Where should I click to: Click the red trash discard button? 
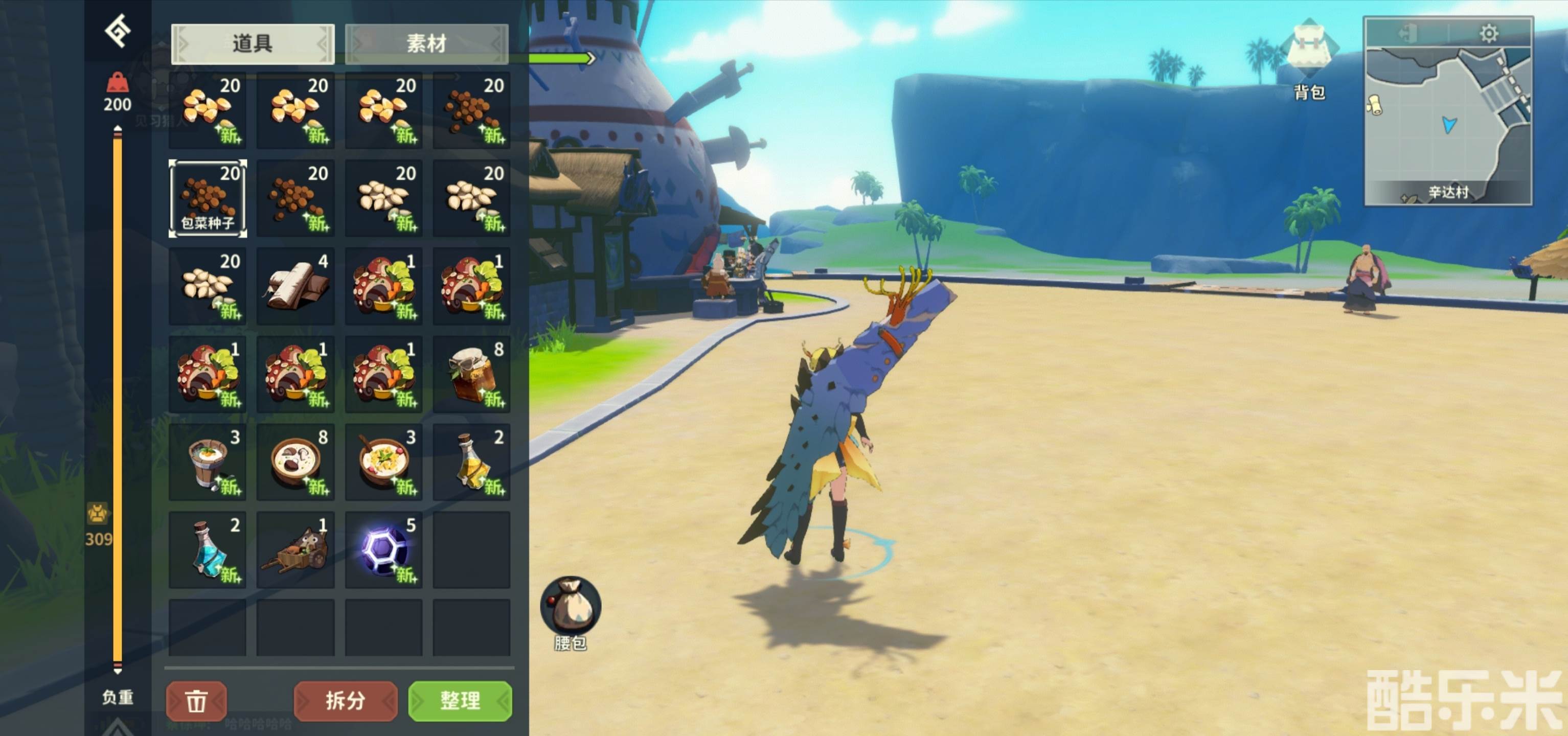coord(196,701)
